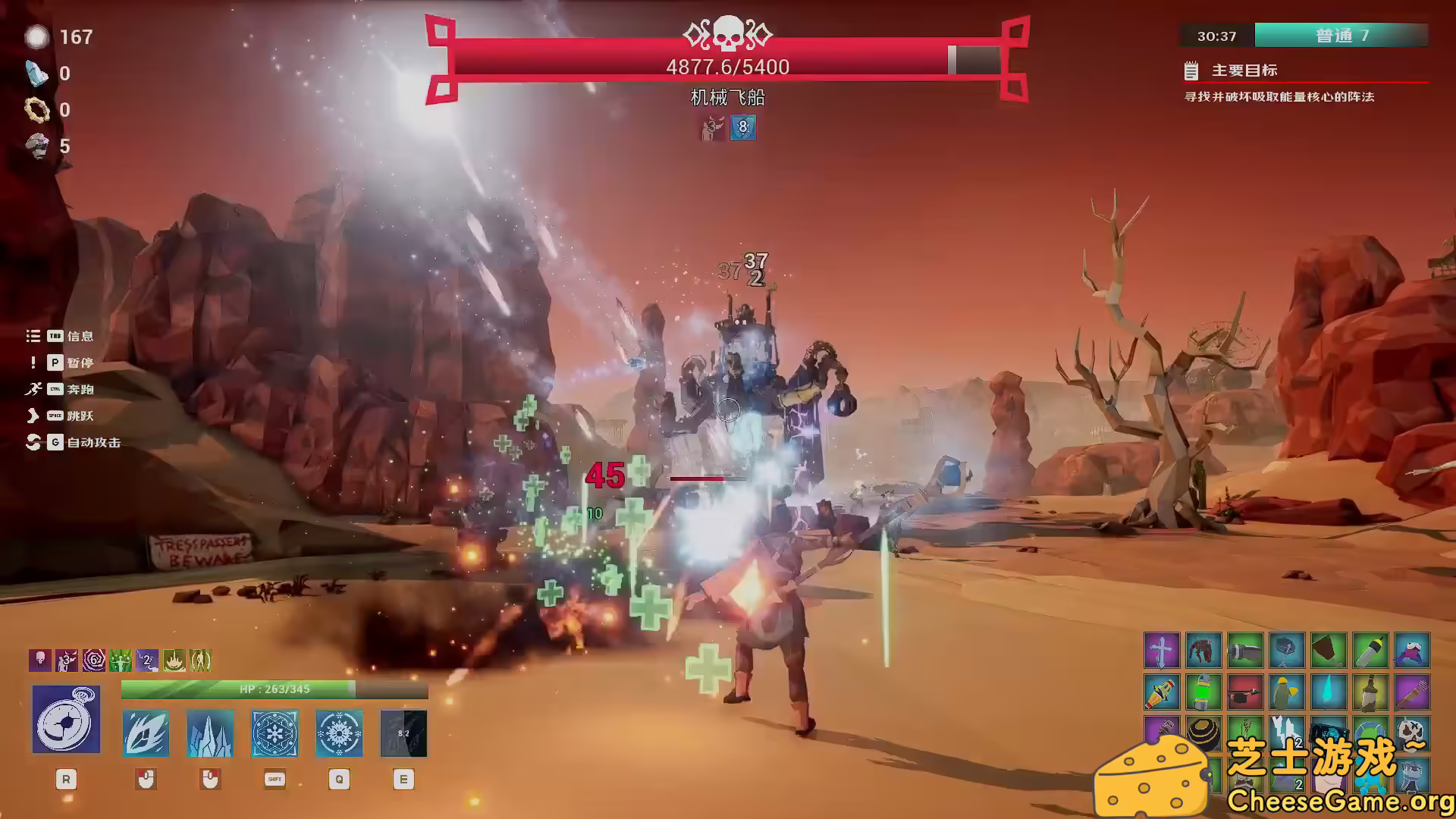Select the cyan crystal shard item

[x=1329, y=692]
